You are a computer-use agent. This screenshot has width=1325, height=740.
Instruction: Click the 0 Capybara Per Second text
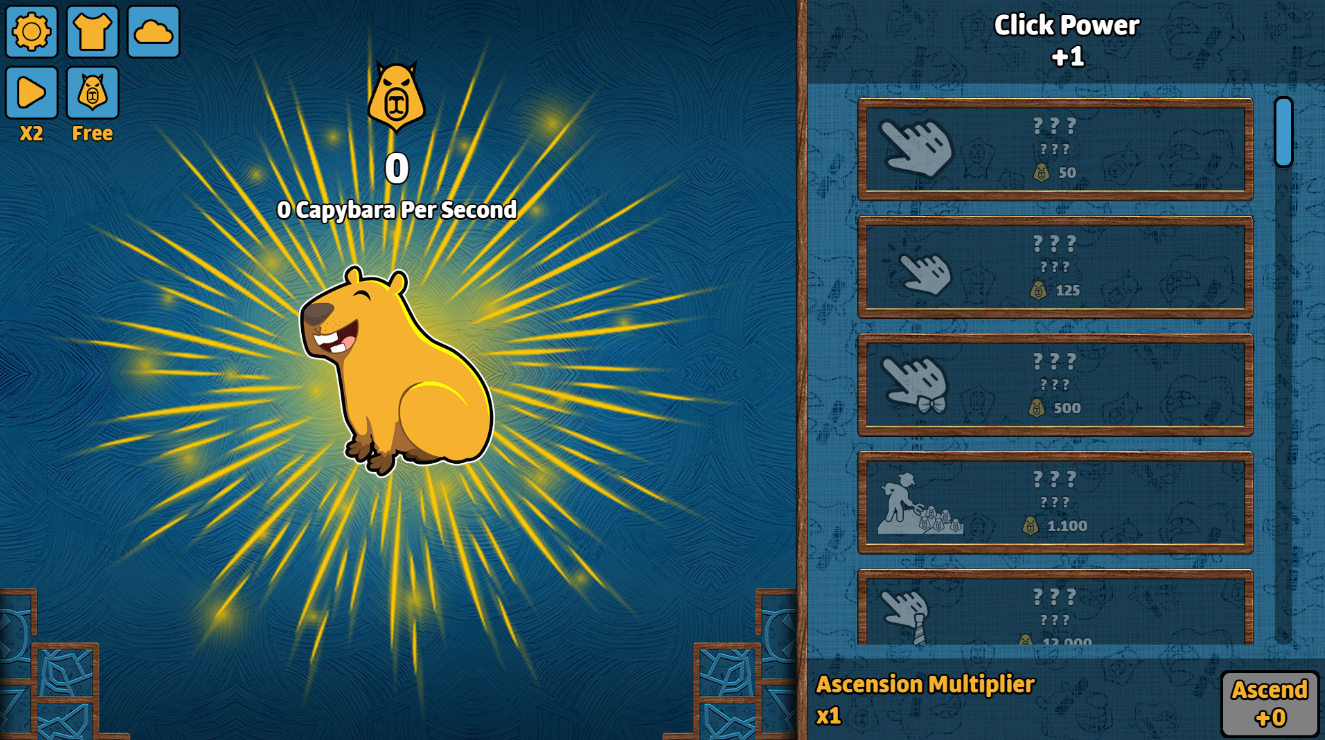click(396, 210)
